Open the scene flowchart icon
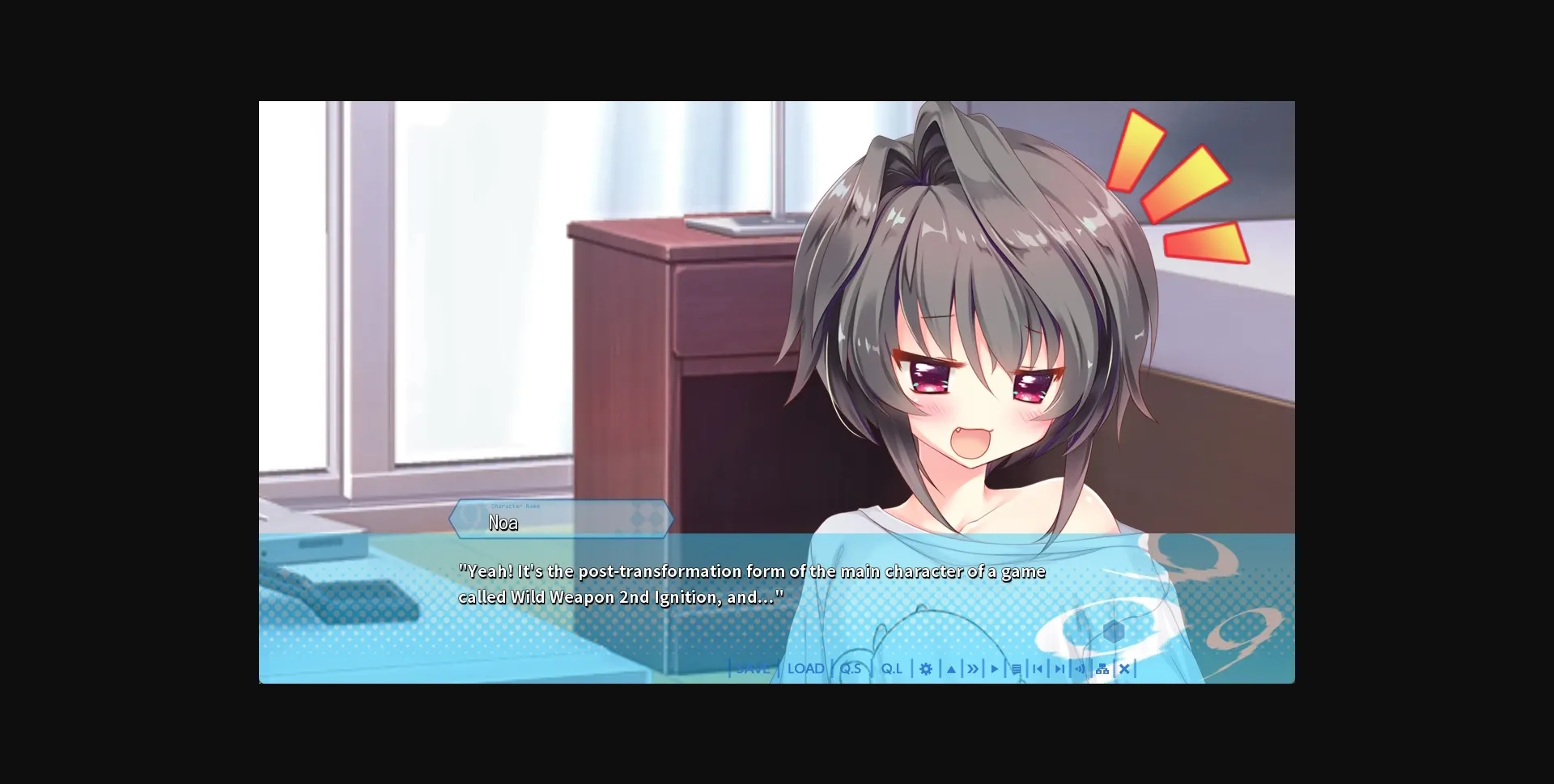 pyautogui.click(x=1102, y=669)
